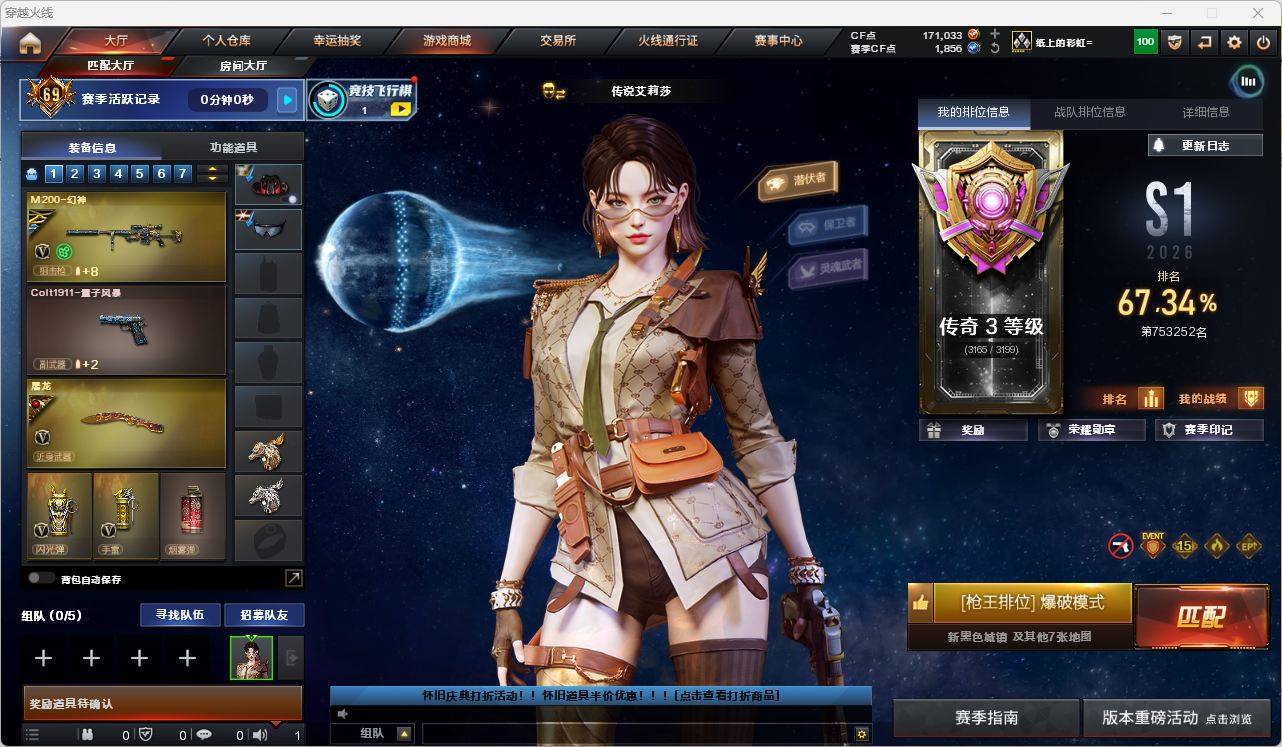Image resolution: width=1282 pixels, height=747 pixels.
Task: Go to 幸运抽奖 lucky draw
Action: 337,41
